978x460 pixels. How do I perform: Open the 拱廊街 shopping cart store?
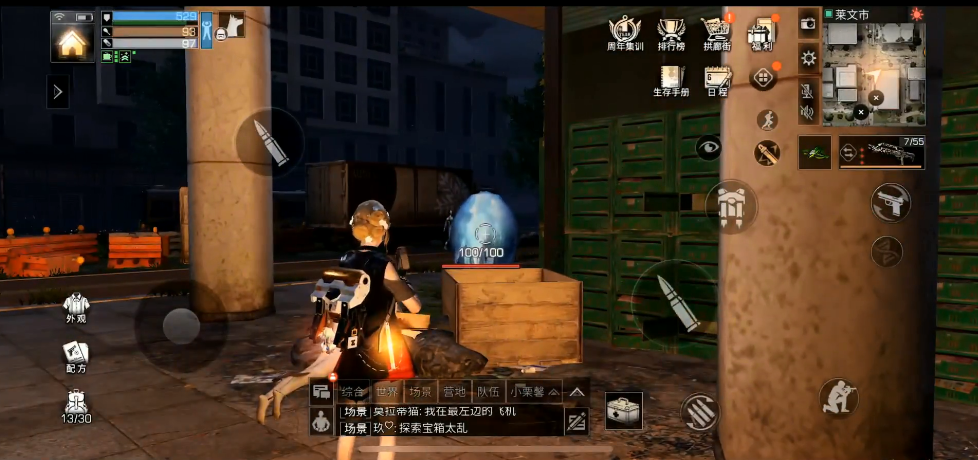[716, 32]
